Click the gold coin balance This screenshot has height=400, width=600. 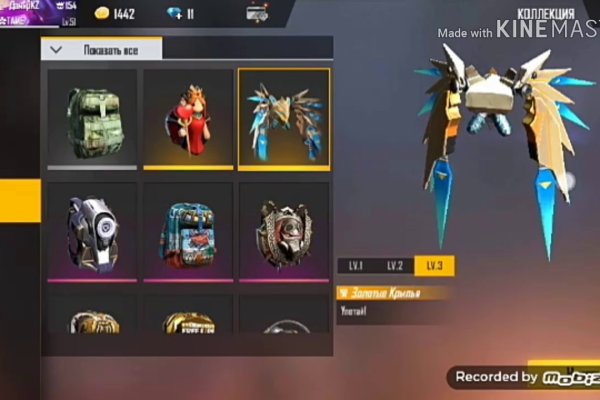pos(114,14)
